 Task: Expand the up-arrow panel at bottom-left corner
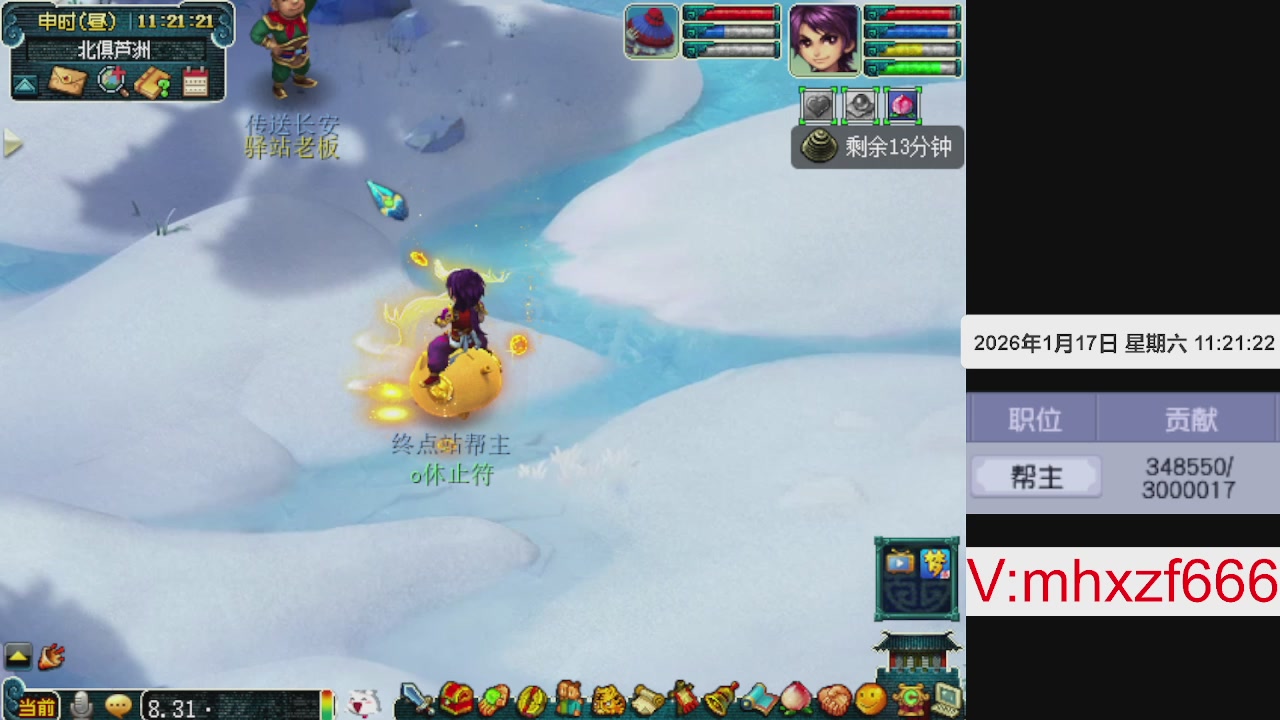[16, 654]
